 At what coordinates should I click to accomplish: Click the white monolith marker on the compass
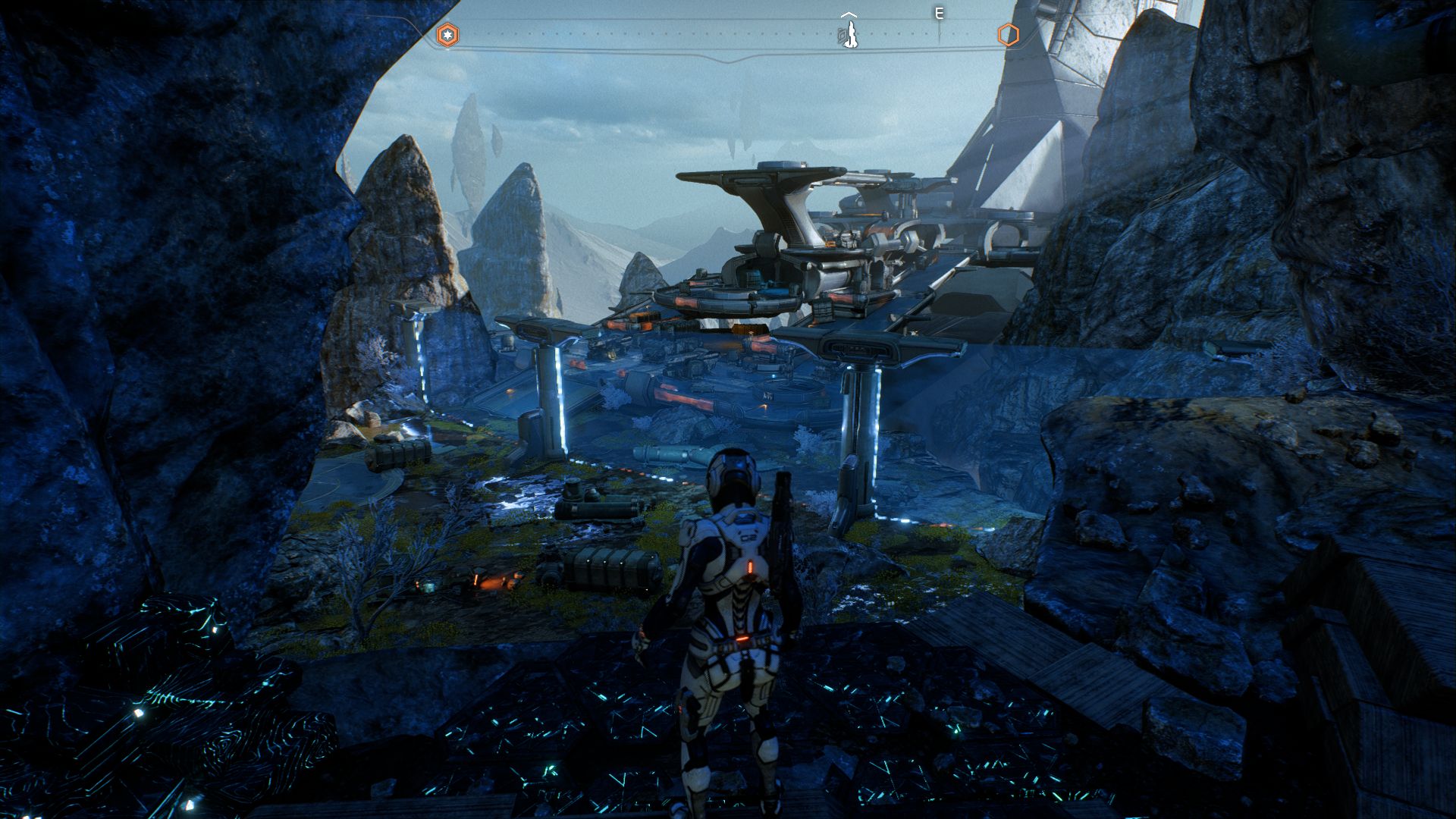coord(850,33)
